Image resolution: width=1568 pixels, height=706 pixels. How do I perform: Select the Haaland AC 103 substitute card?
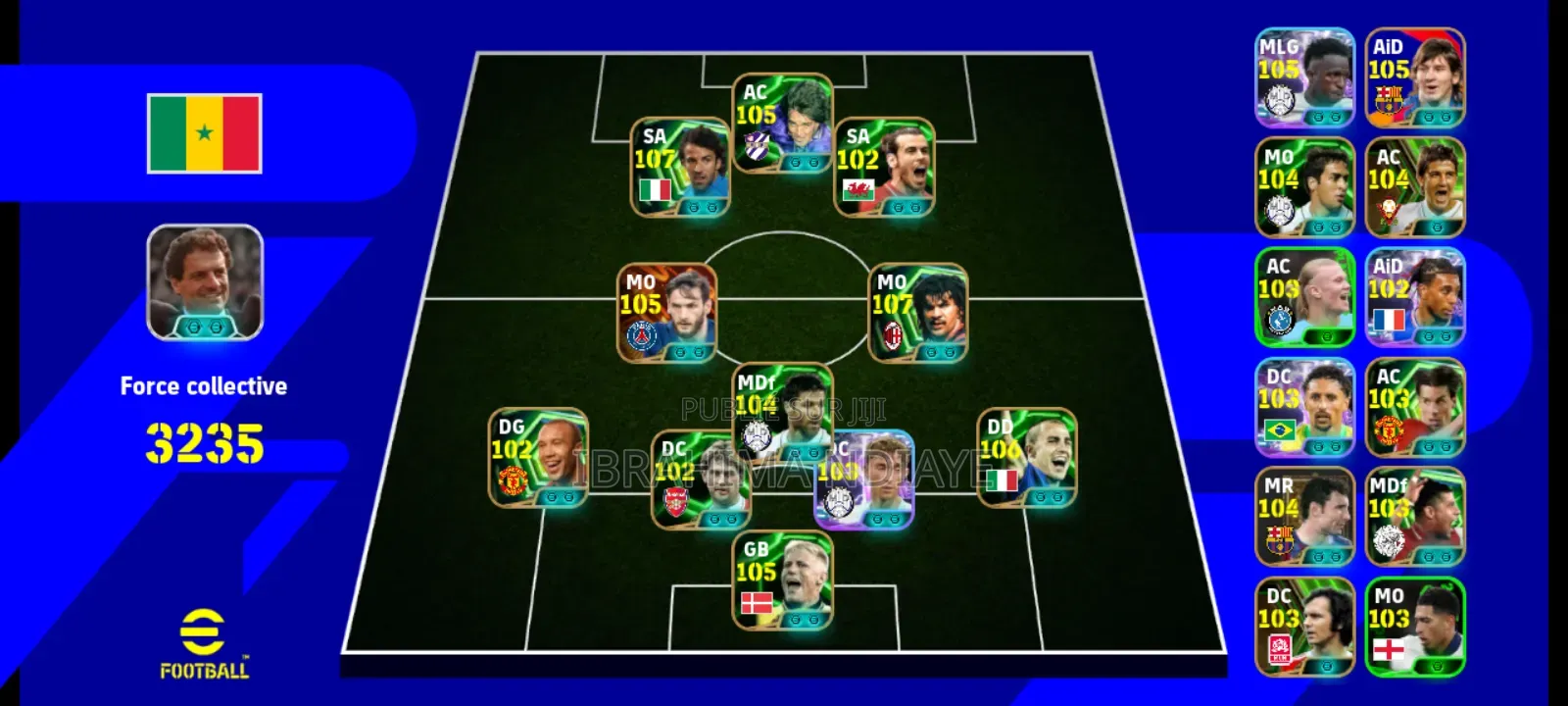click(x=1307, y=297)
